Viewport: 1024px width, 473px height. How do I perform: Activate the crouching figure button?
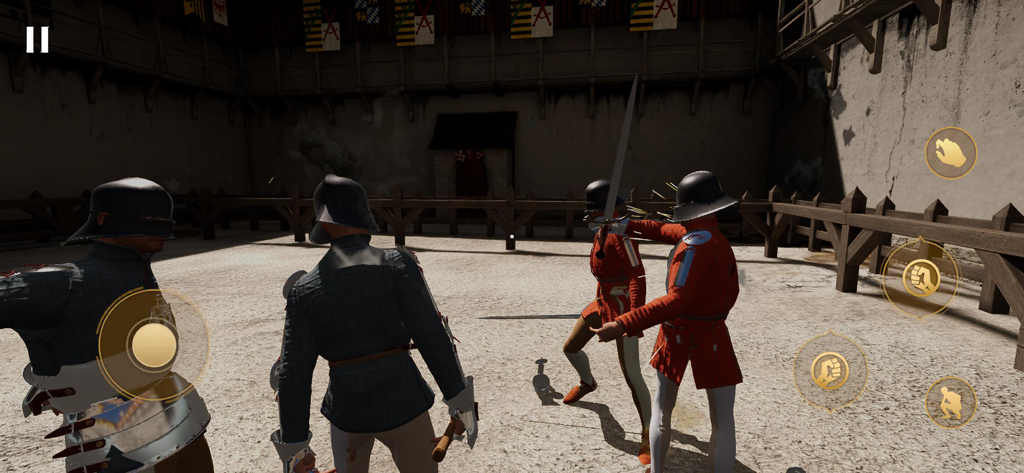coord(950,402)
